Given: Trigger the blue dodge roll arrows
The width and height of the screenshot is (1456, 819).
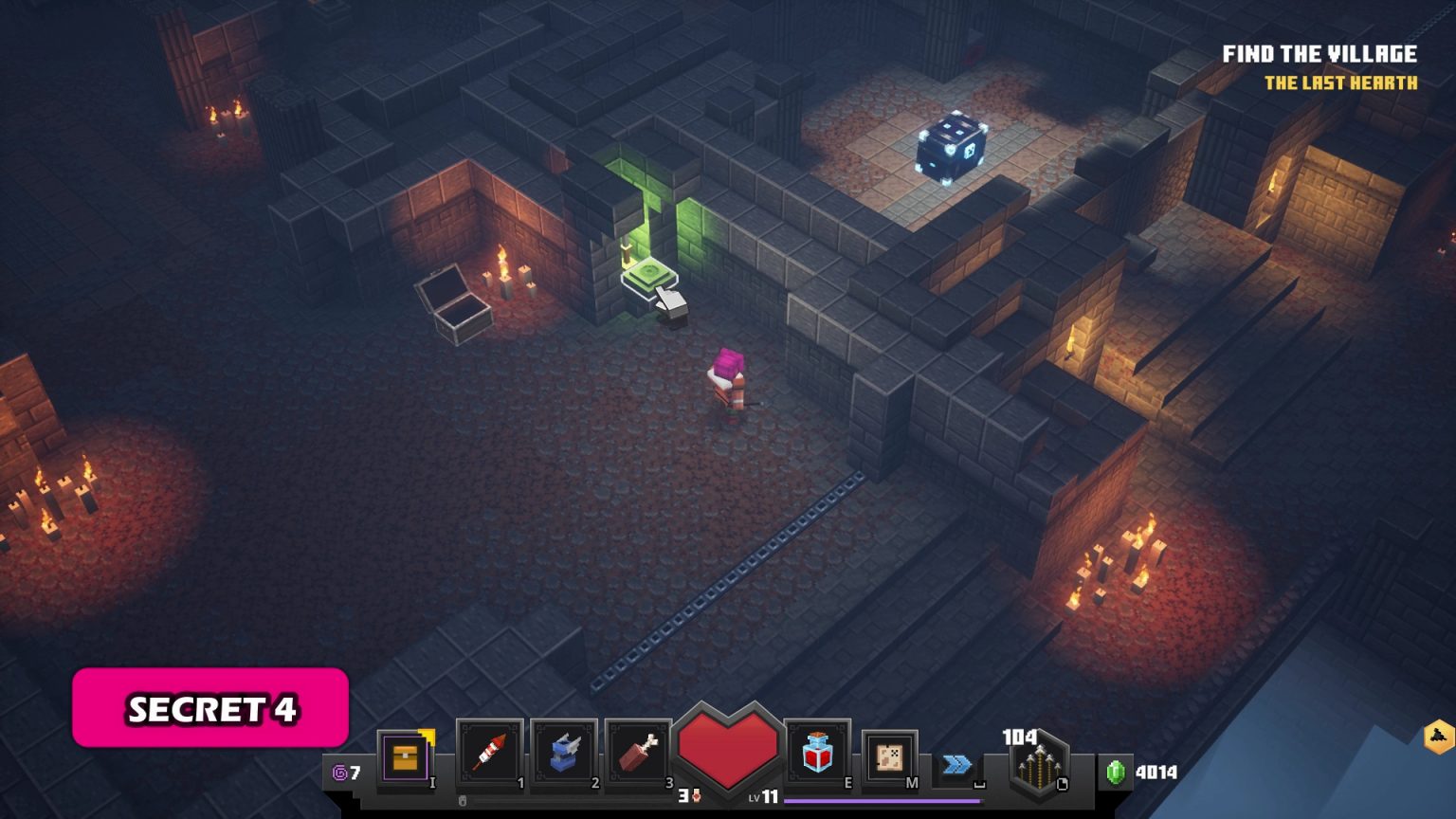Looking at the screenshot, I should [x=957, y=765].
